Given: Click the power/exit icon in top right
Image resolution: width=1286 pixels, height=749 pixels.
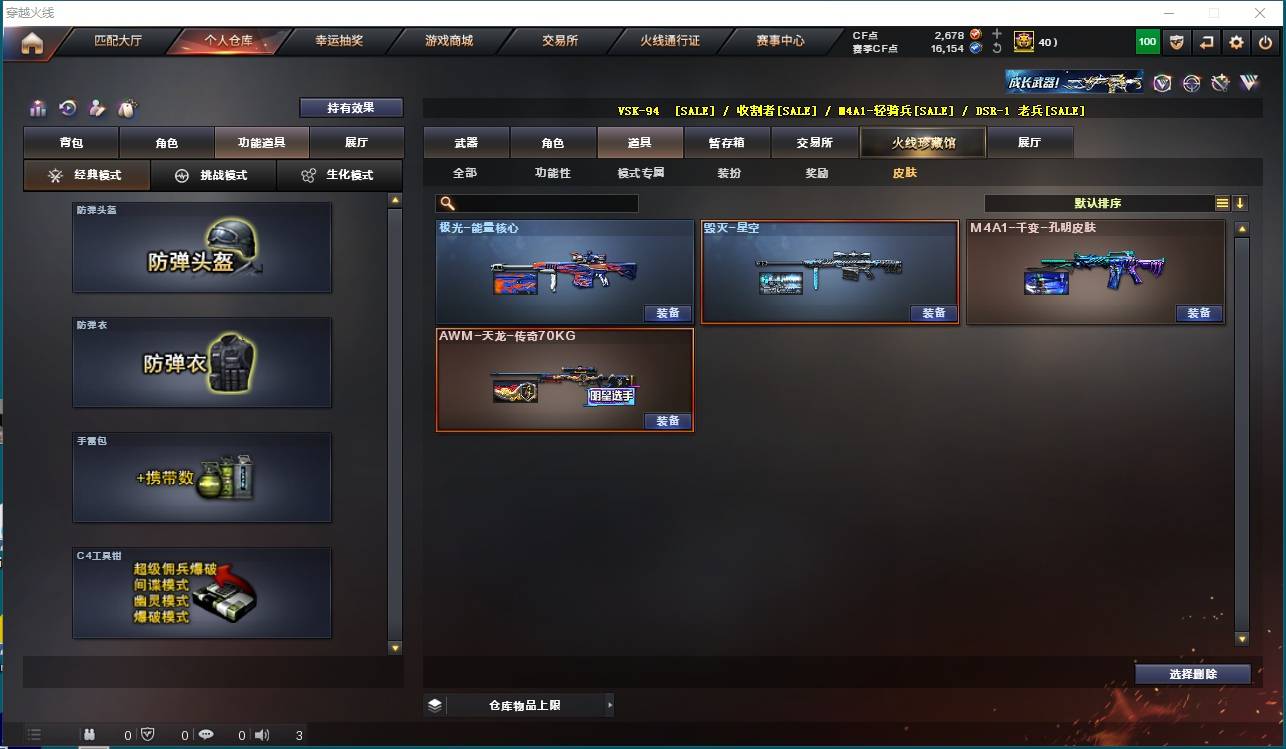Looking at the screenshot, I should pyautogui.click(x=1264, y=42).
